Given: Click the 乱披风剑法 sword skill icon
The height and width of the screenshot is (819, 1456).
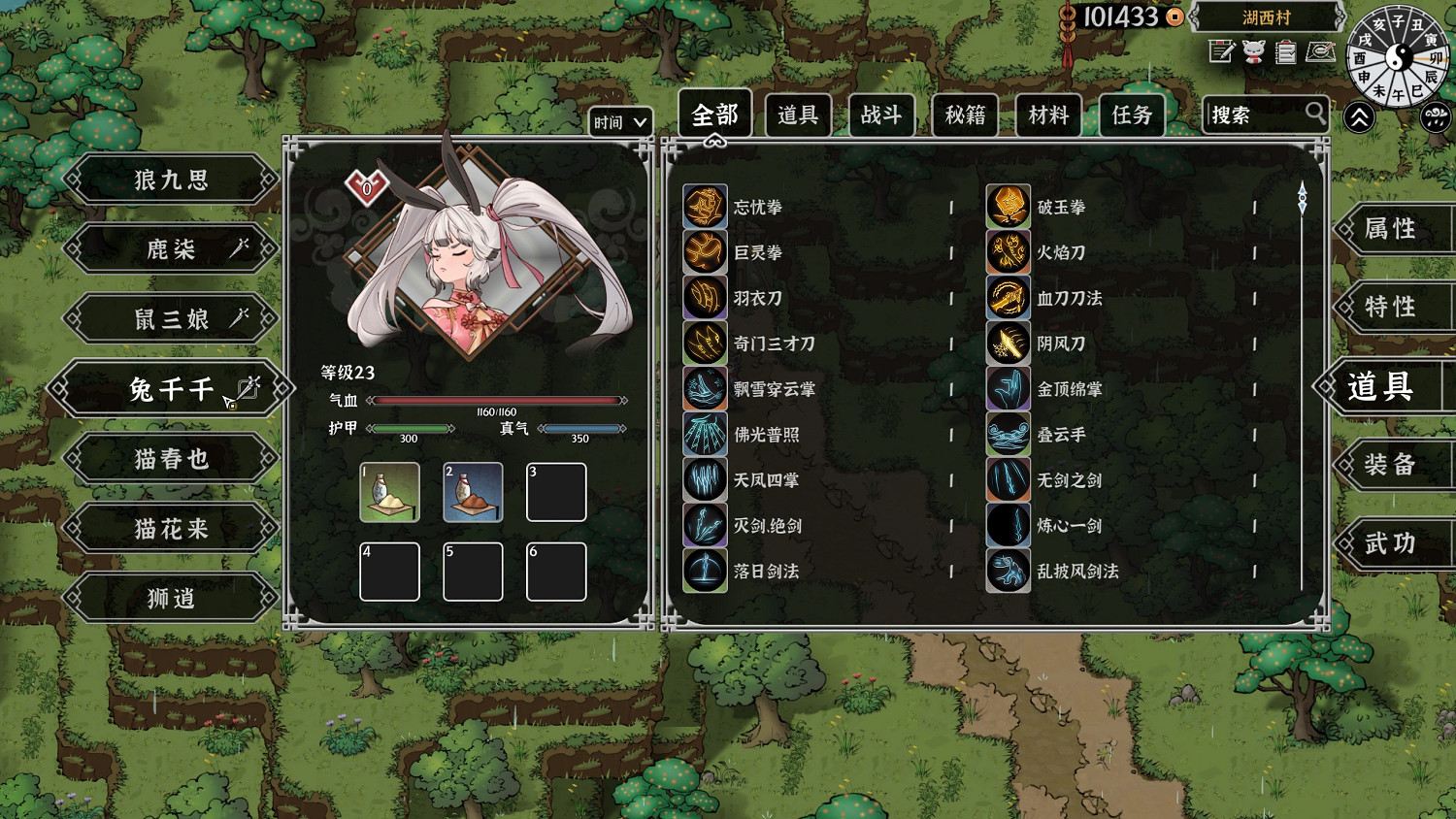Looking at the screenshot, I should coord(1008,571).
